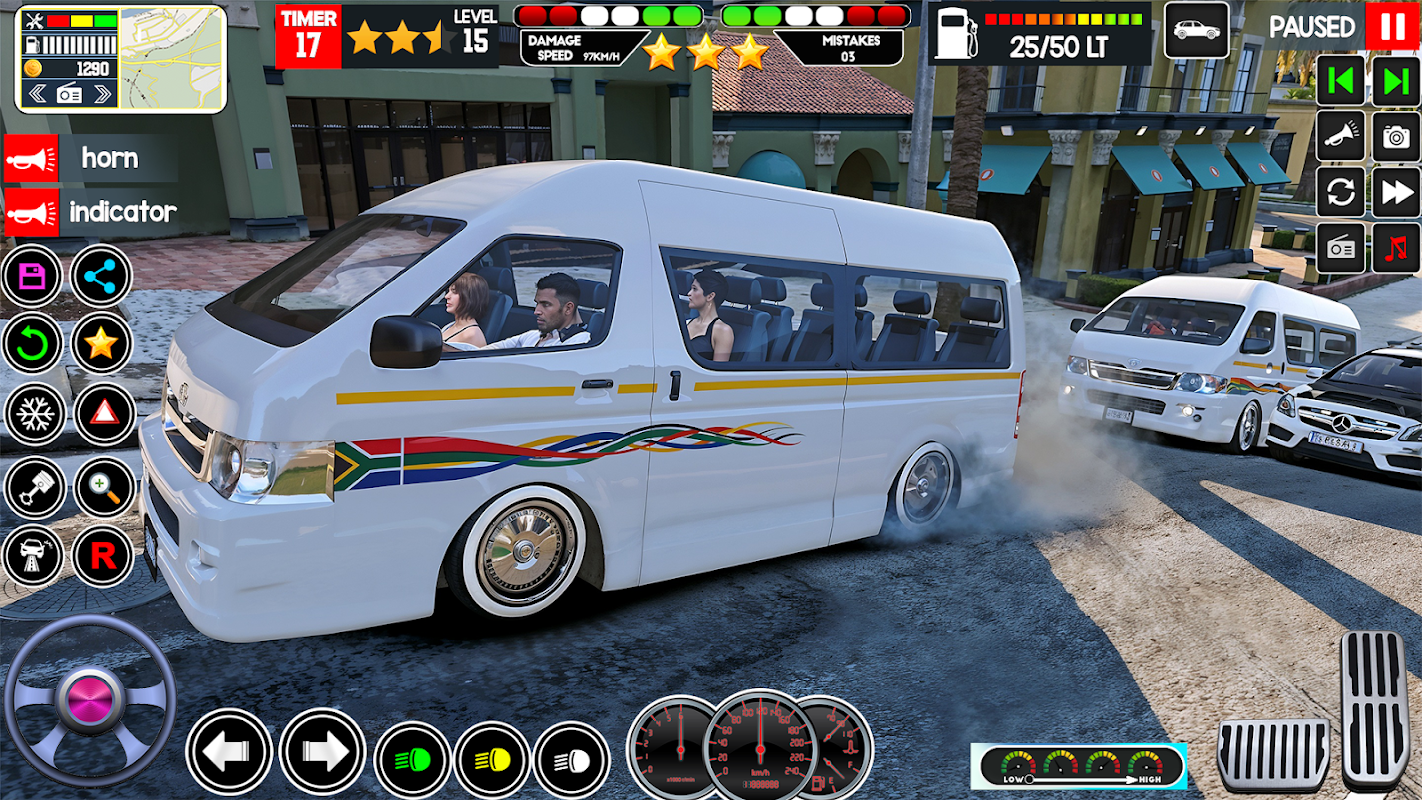Turn on the radio icon
This screenshot has height=800, width=1422.
point(1341,248)
